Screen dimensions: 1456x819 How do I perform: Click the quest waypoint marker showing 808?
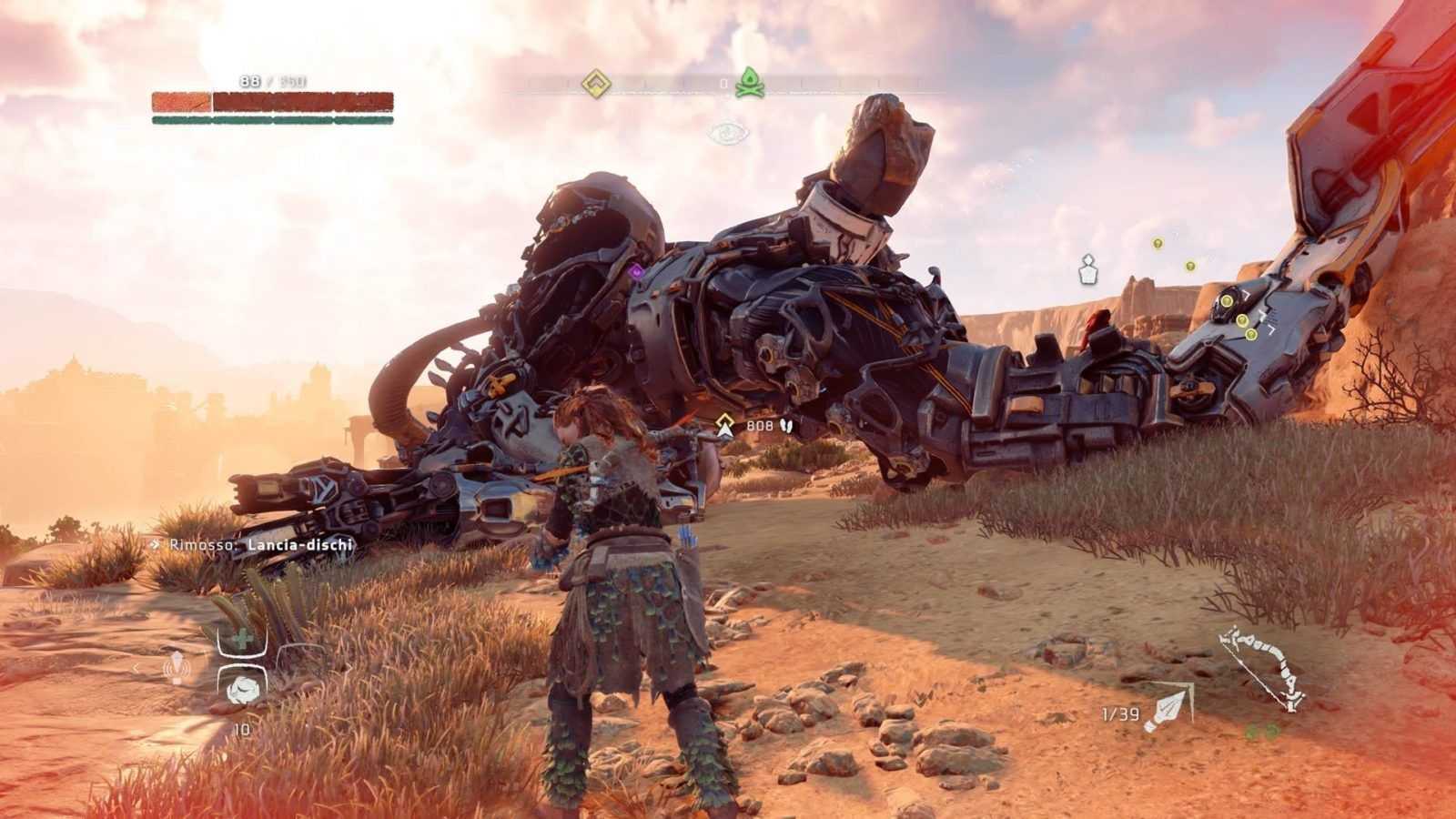click(725, 425)
